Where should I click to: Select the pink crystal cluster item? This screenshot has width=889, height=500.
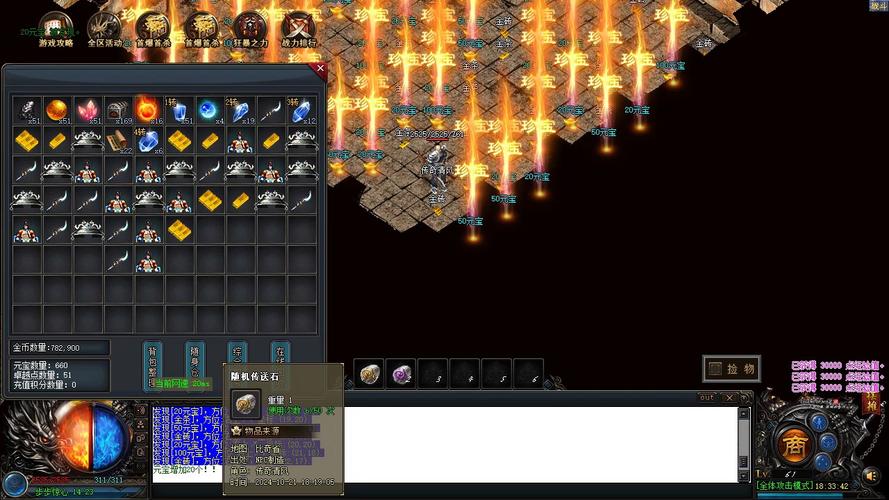tap(87, 110)
